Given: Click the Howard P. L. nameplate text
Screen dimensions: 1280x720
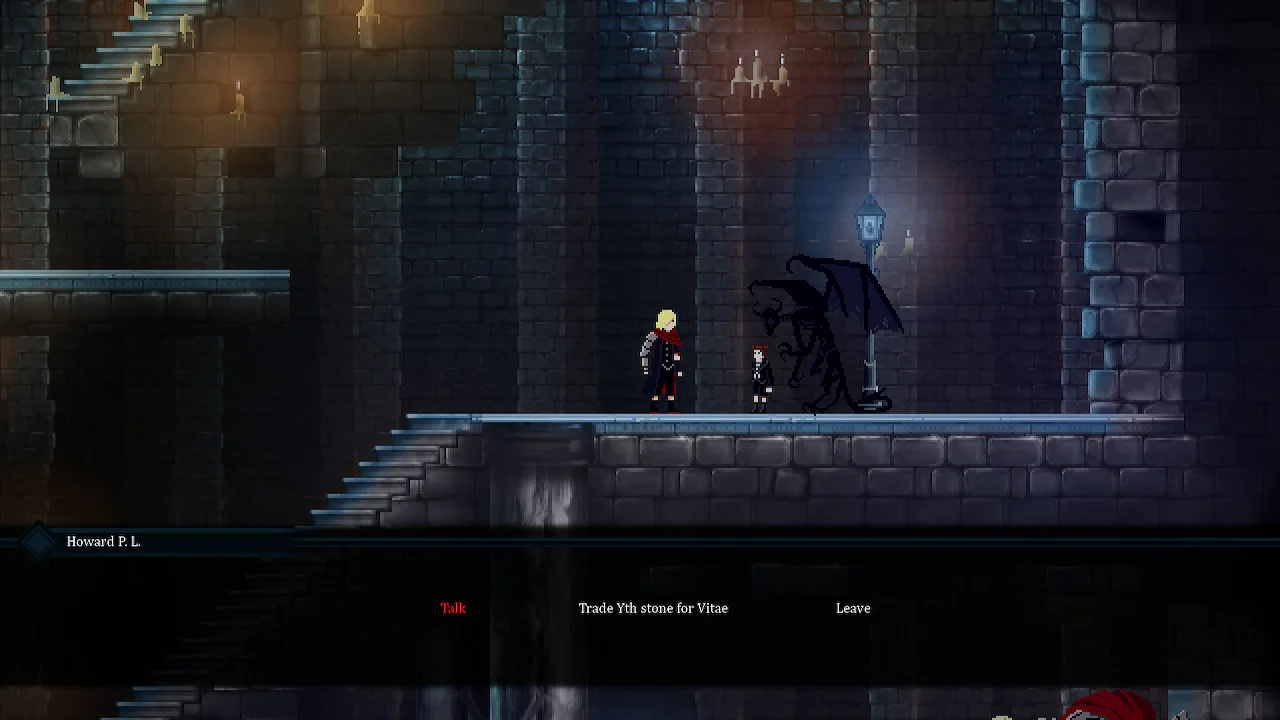Looking at the screenshot, I should (x=104, y=542).
